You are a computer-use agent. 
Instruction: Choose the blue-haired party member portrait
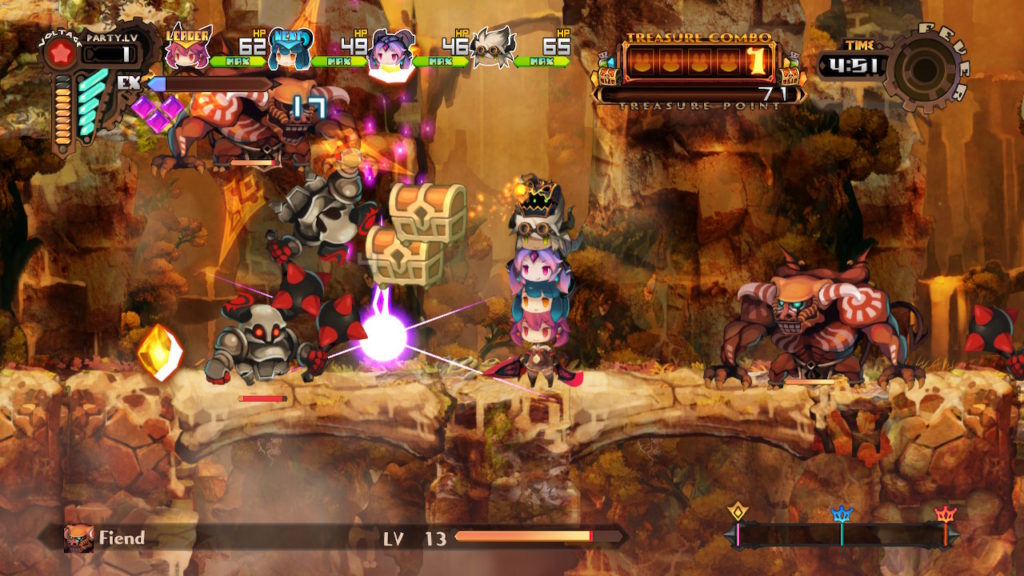(x=289, y=52)
